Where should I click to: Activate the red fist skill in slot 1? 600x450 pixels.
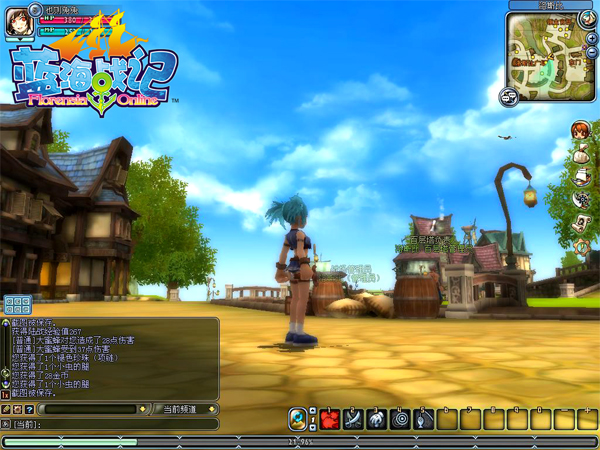pyautogui.click(x=329, y=420)
